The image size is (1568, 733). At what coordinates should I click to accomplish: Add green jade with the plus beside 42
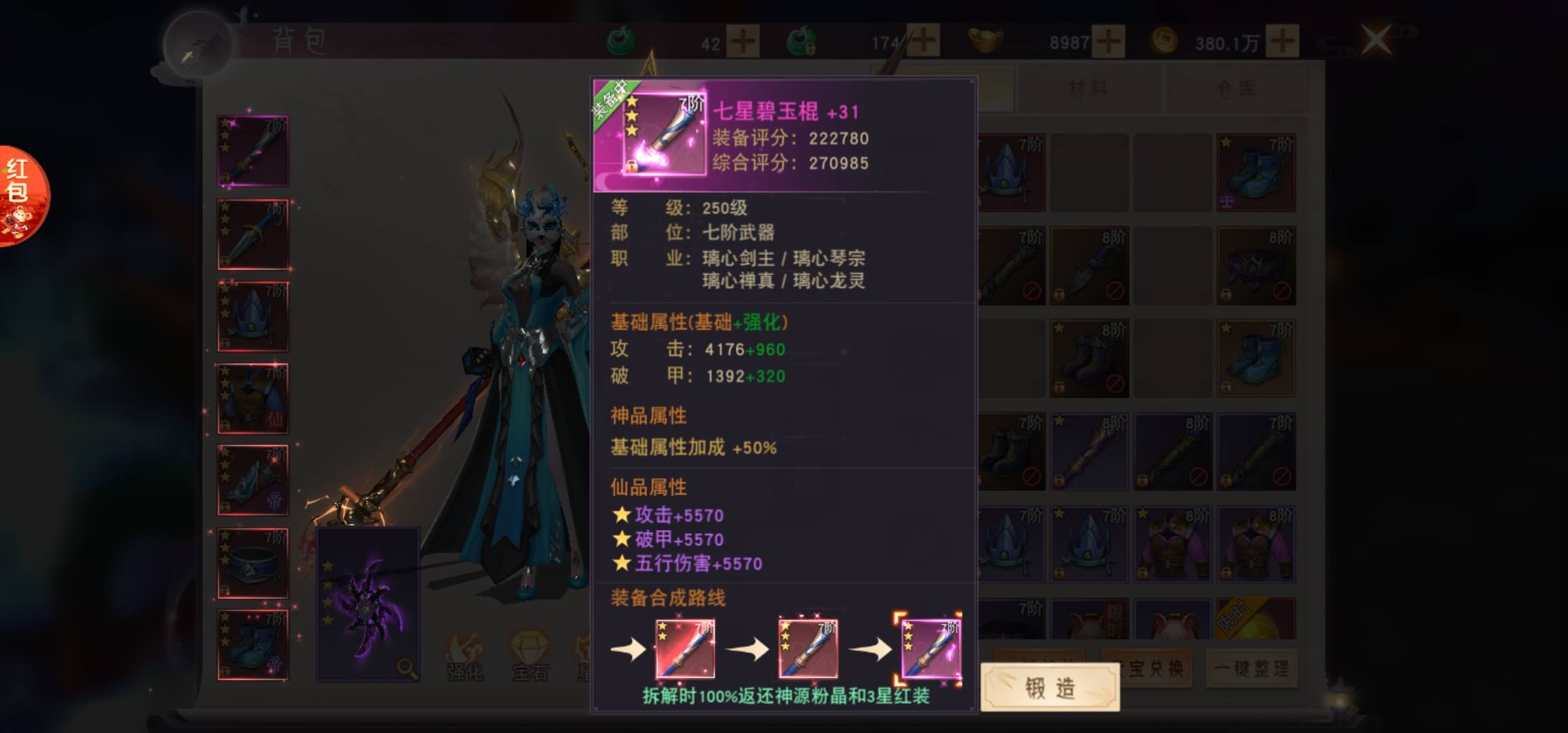point(743,41)
